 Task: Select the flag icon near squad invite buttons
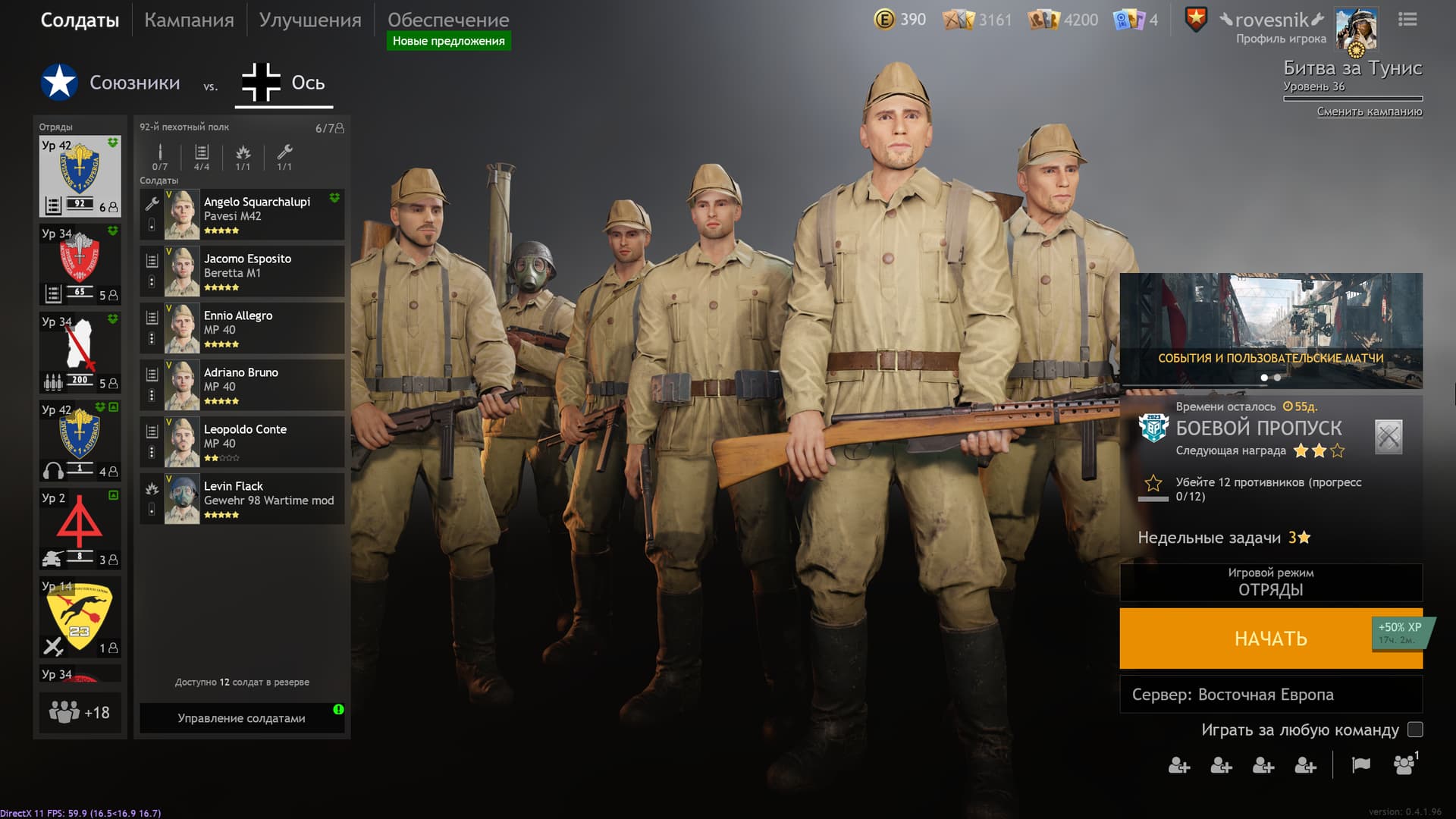[x=1362, y=766]
